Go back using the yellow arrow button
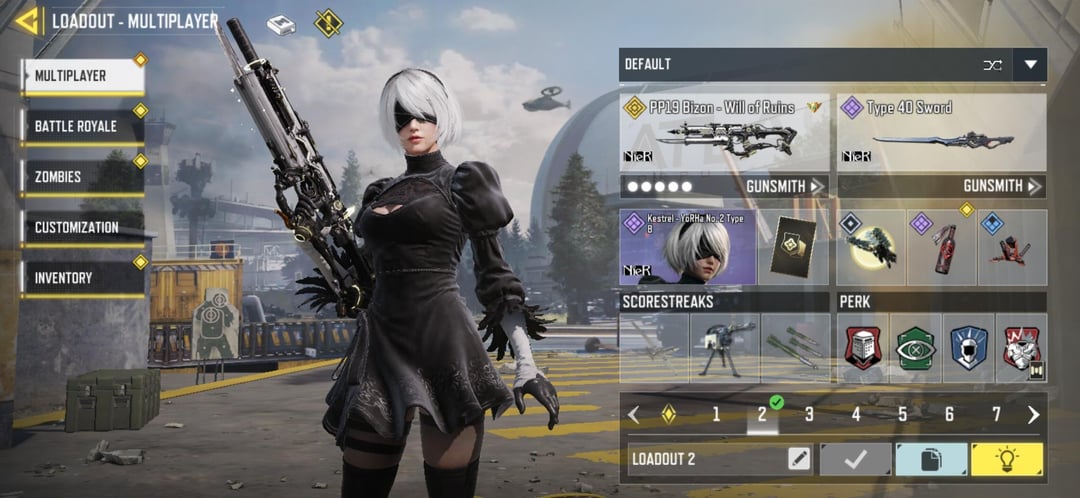The height and width of the screenshot is (498, 1080). [x=27, y=20]
